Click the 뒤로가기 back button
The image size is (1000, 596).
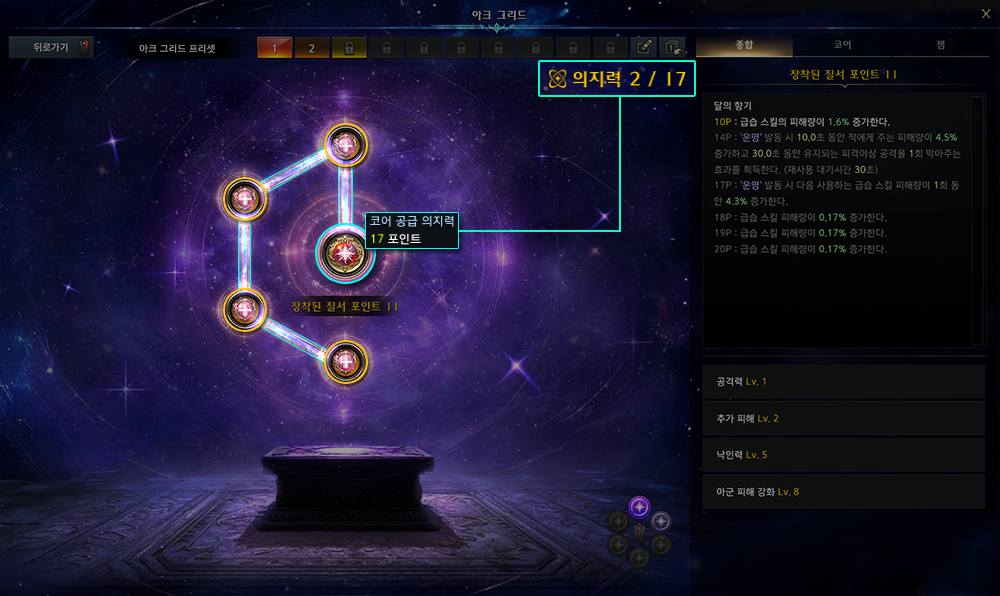click(50, 47)
